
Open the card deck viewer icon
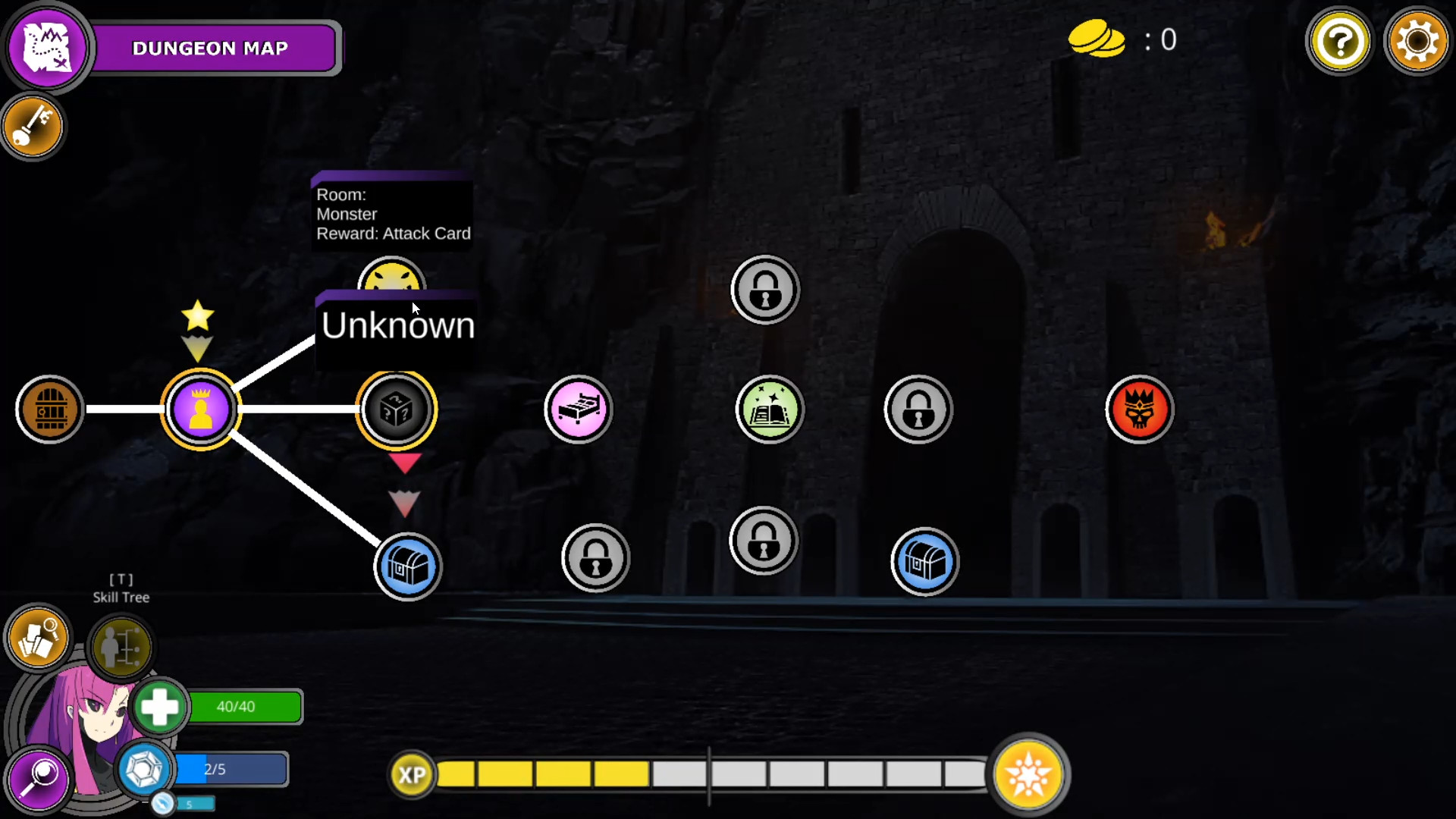[x=36, y=639]
